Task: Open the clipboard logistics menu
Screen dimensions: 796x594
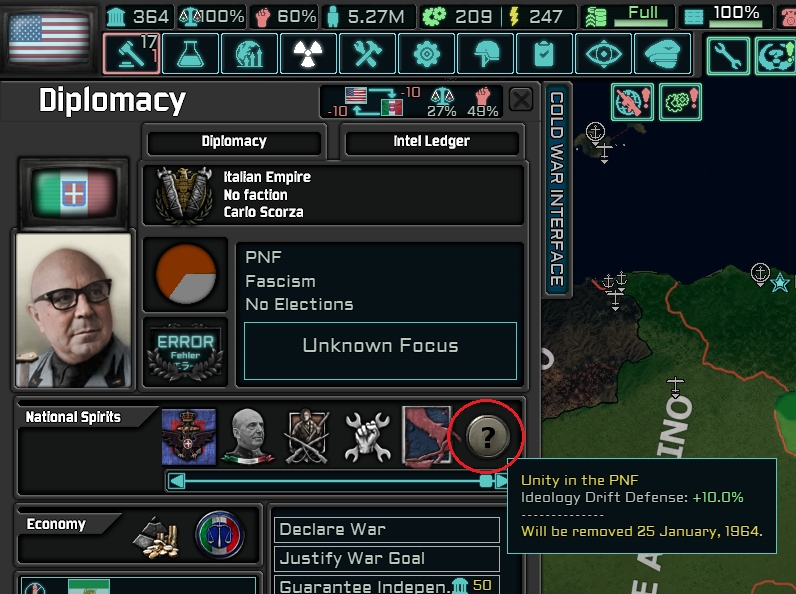Action: [x=545, y=54]
